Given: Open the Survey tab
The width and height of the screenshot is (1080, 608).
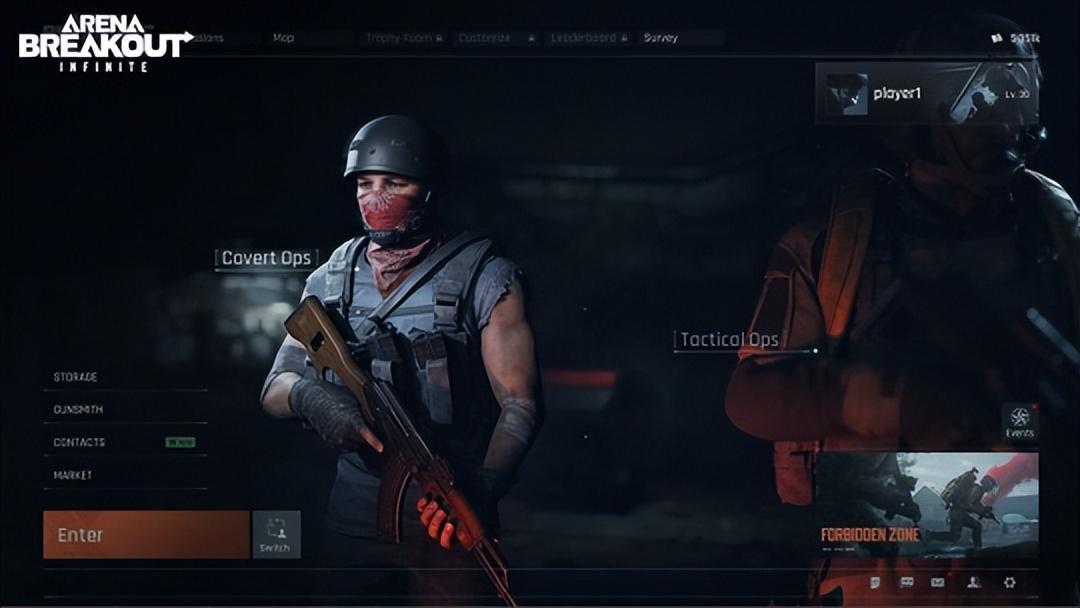Looking at the screenshot, I should (x=661, y=38).
